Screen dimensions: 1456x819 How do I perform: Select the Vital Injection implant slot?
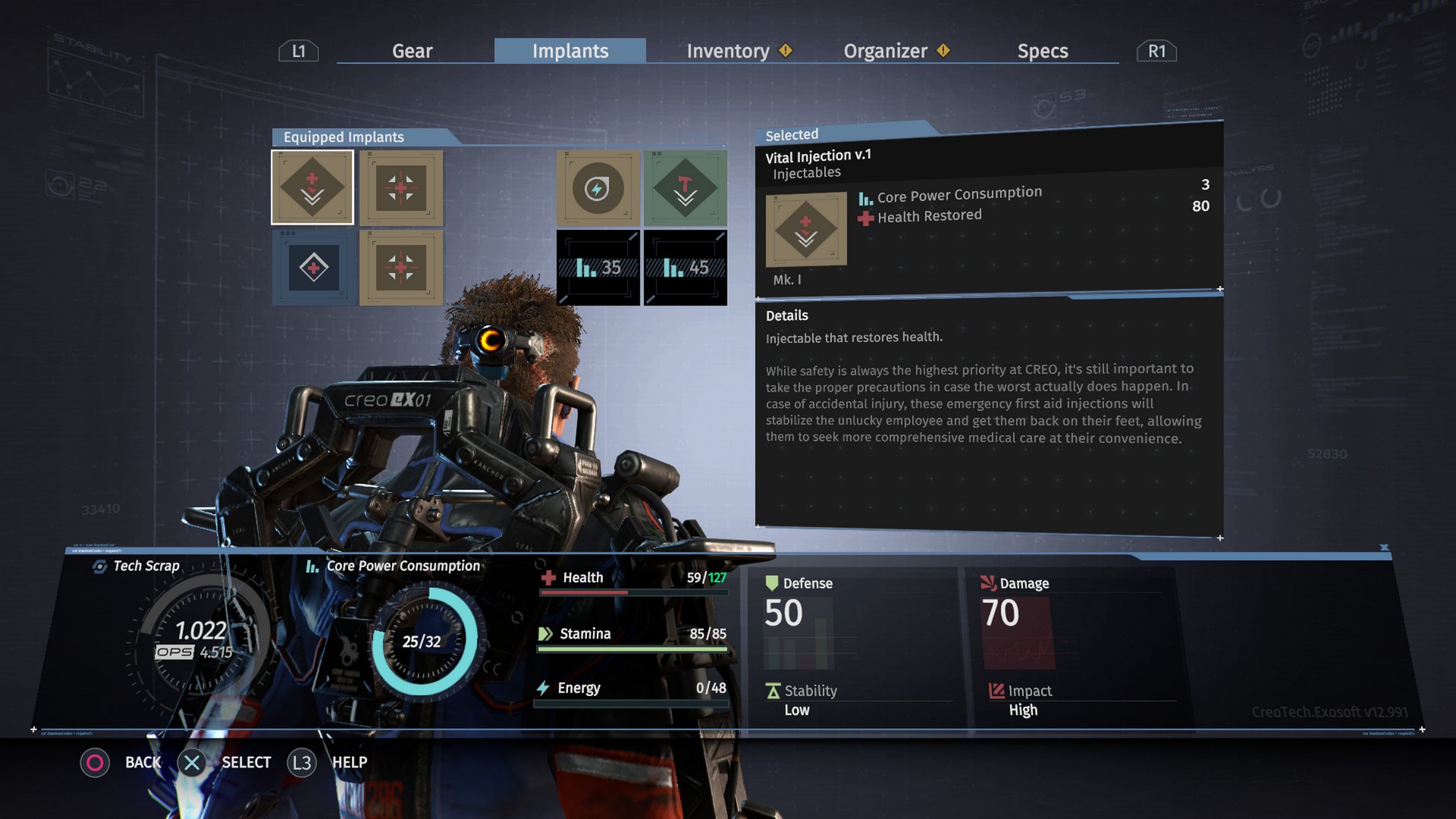click(312, 187)
